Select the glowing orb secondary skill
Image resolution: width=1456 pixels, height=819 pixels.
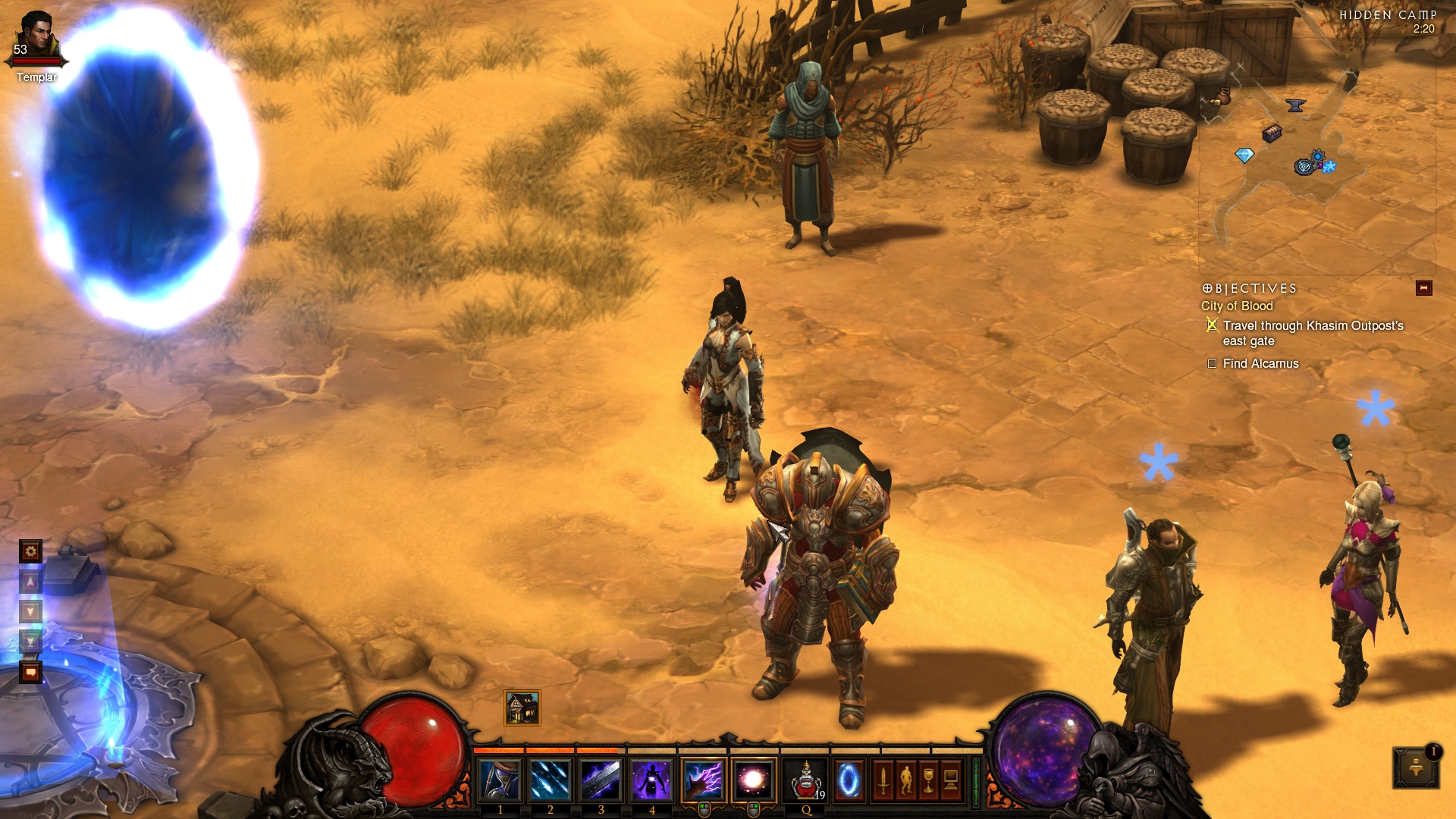point(754,780)
